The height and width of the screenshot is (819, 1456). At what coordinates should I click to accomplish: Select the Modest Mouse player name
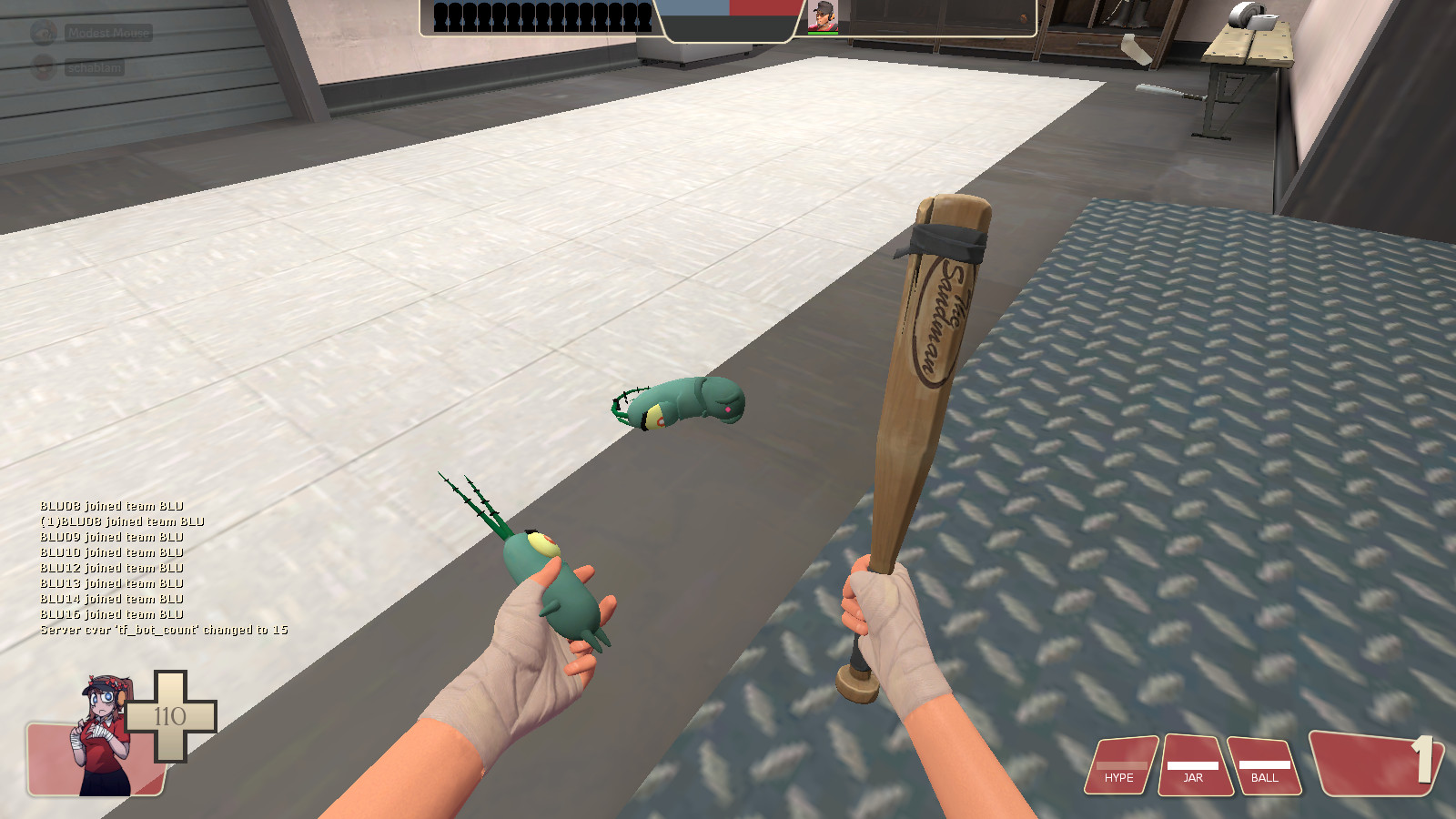coord(106,34)
